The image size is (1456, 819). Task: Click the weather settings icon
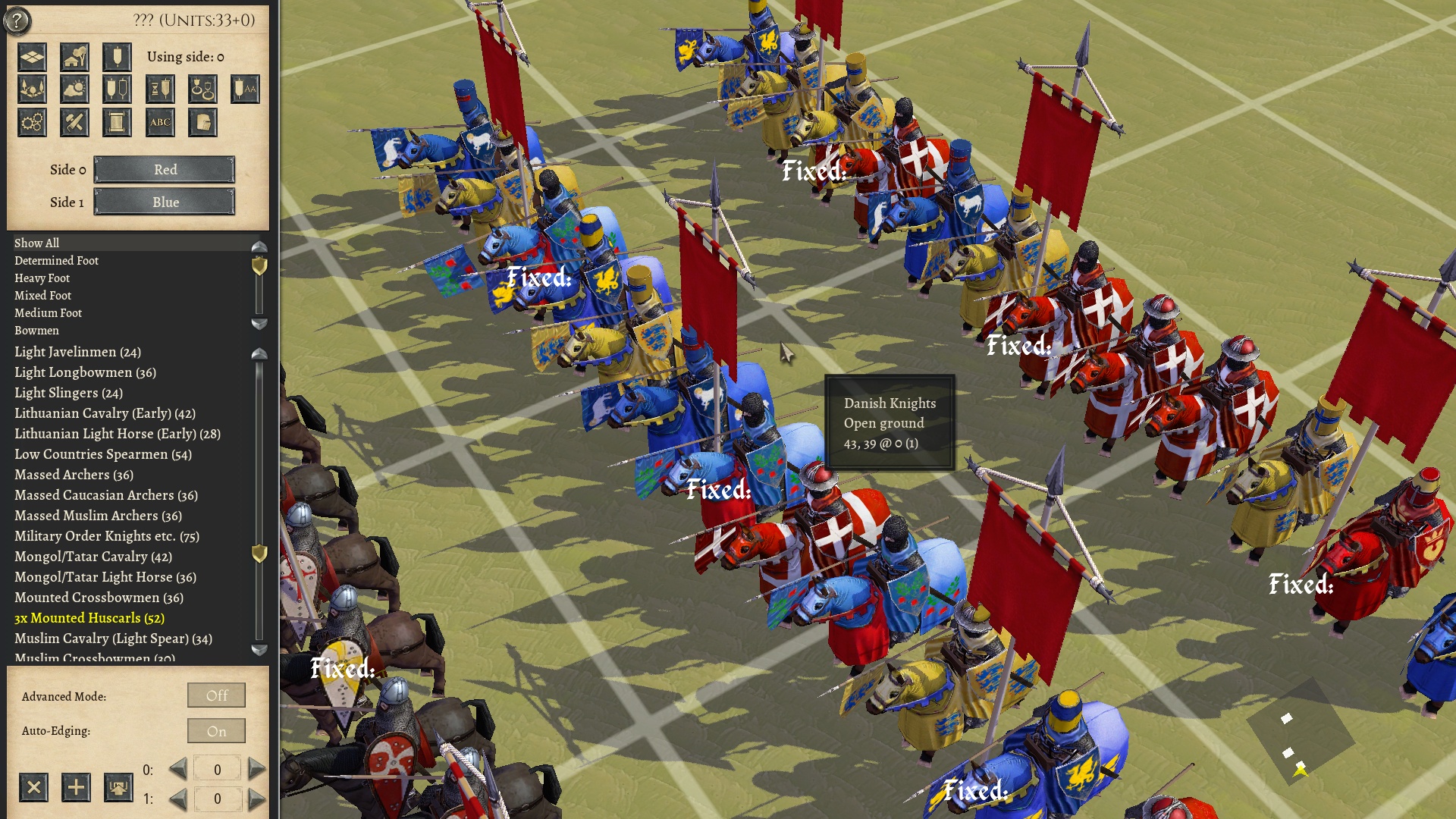coord(74,89)
